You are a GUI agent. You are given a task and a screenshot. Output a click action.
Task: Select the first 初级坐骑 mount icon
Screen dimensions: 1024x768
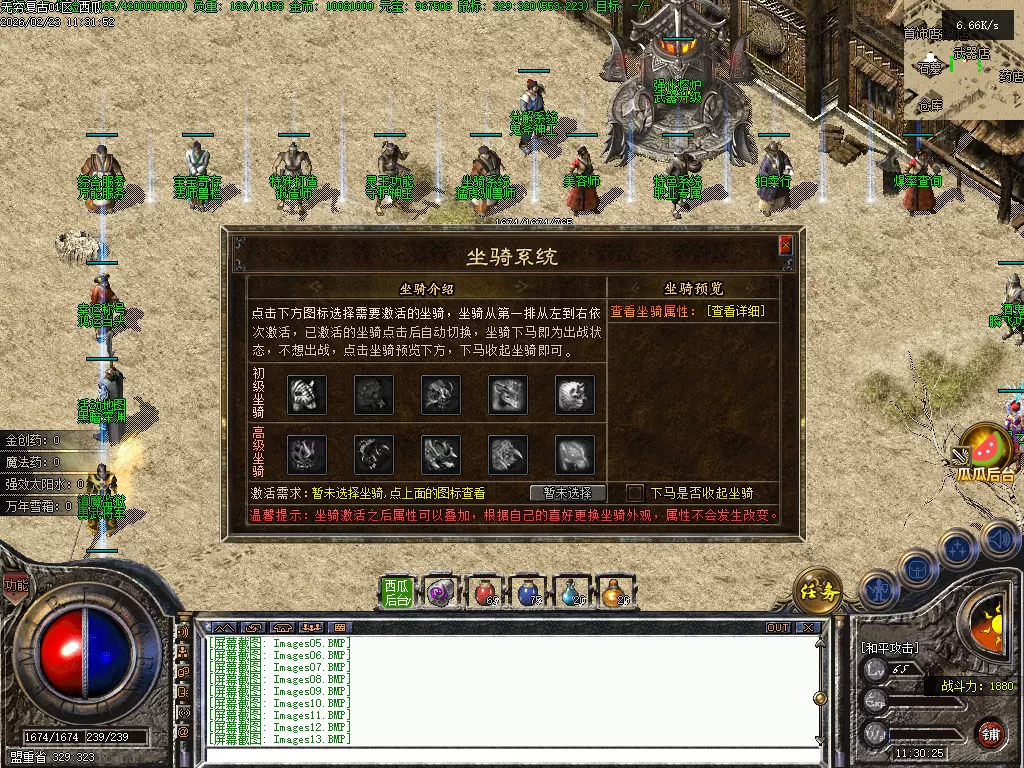[x=307, y=394]
